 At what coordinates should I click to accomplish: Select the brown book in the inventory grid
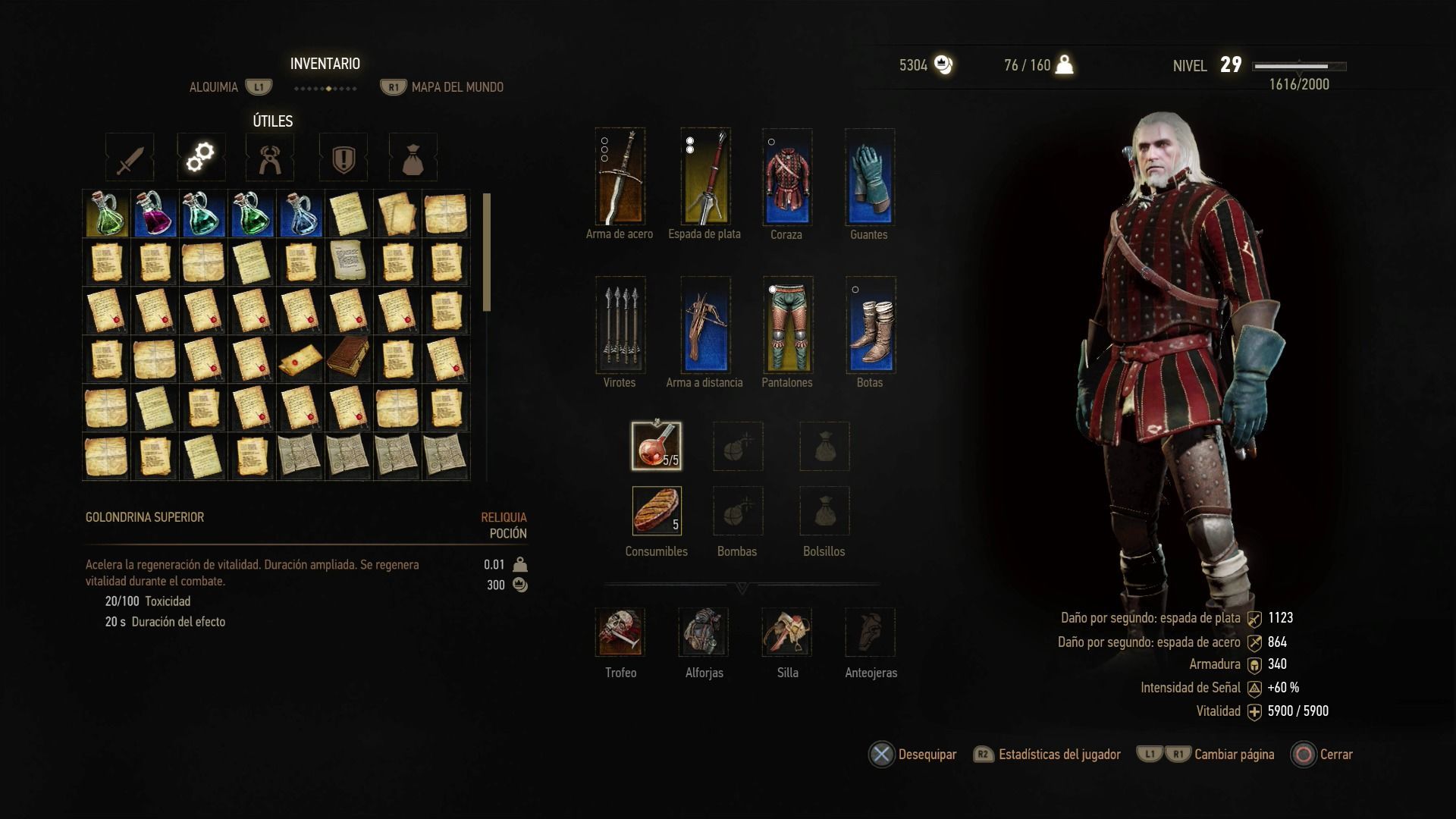click(348, 359)
